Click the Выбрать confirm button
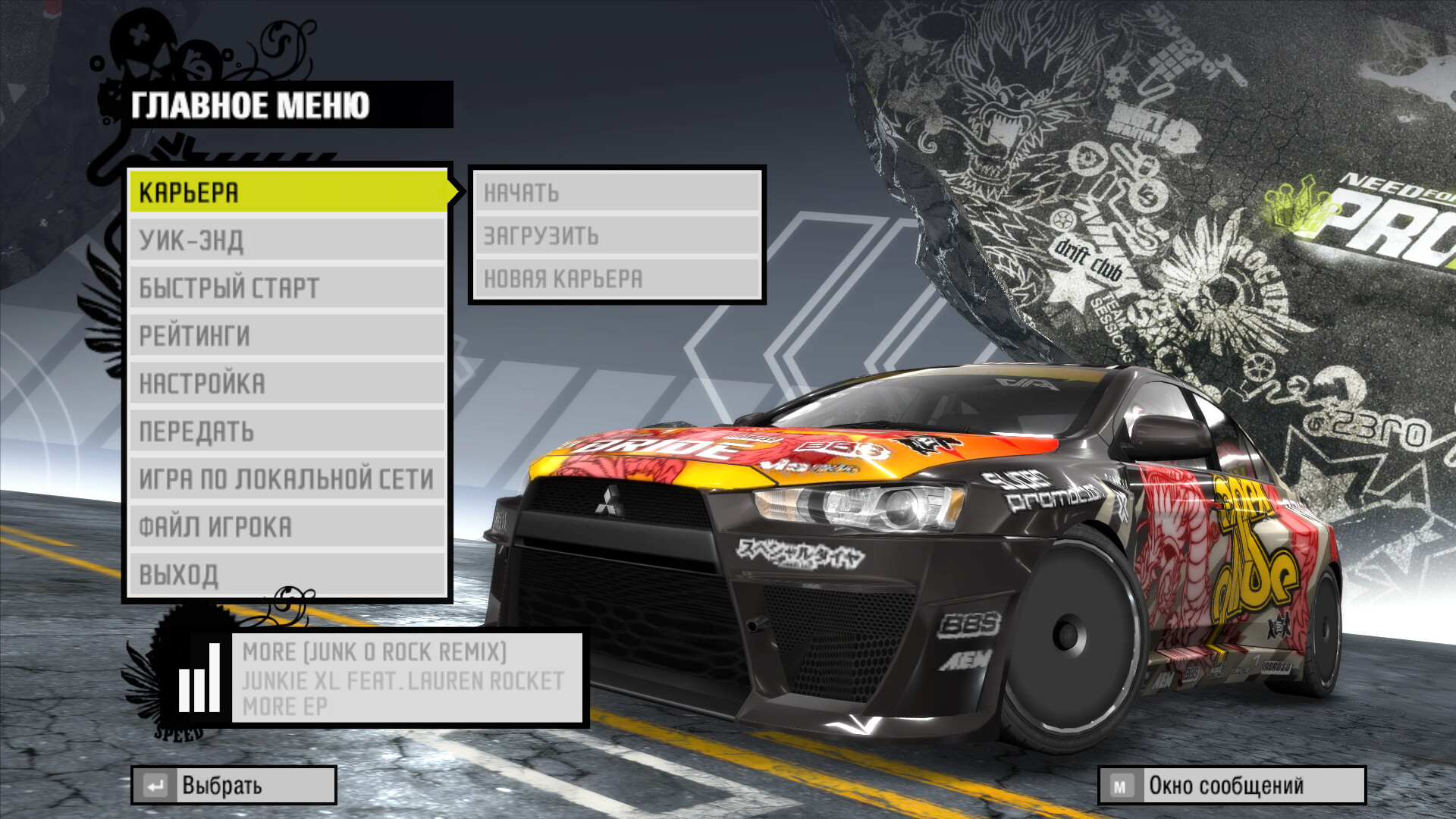Image resolution: width=1456 pixels, height=819 pixels. pyautogui.click(x=234, y=786)
